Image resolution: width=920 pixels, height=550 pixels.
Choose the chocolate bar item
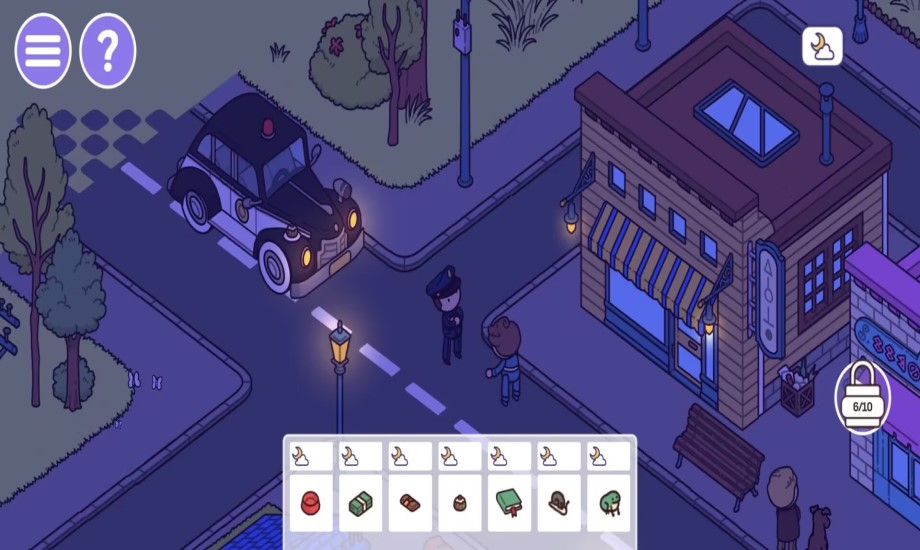coord(410,502)
